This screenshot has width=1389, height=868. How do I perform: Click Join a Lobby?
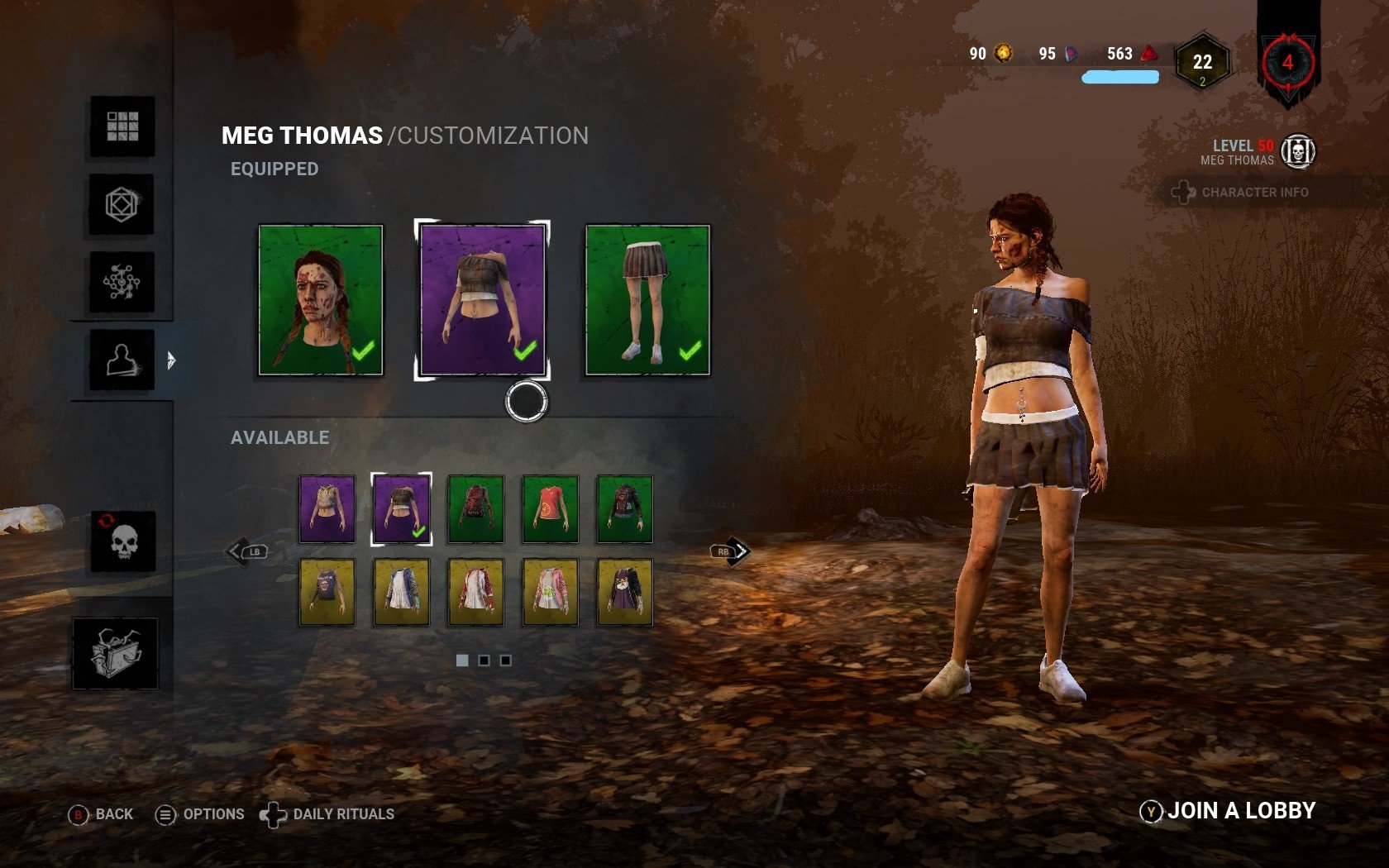tap(1229, 811)
